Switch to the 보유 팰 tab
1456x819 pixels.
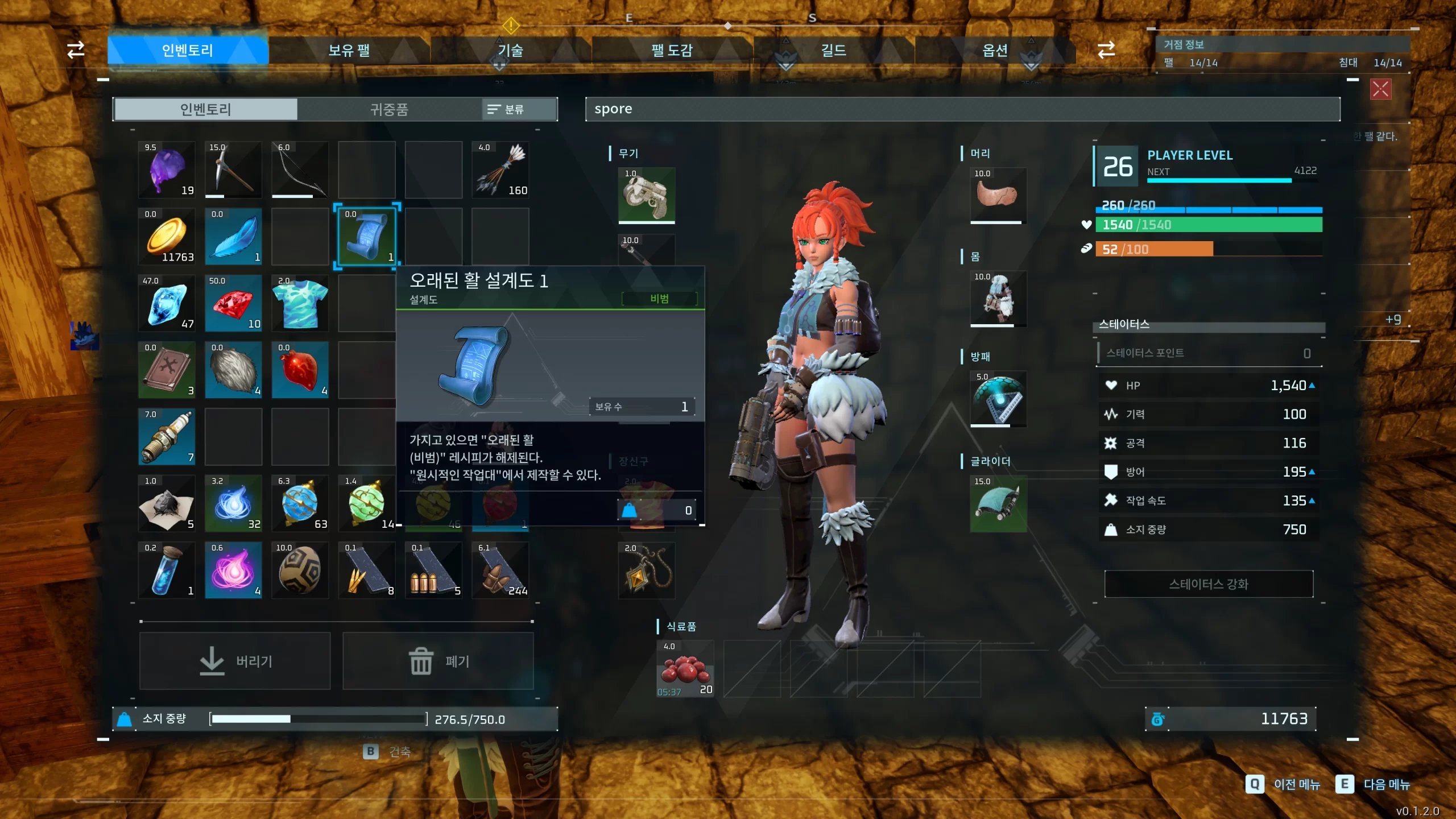pos(349,51)
